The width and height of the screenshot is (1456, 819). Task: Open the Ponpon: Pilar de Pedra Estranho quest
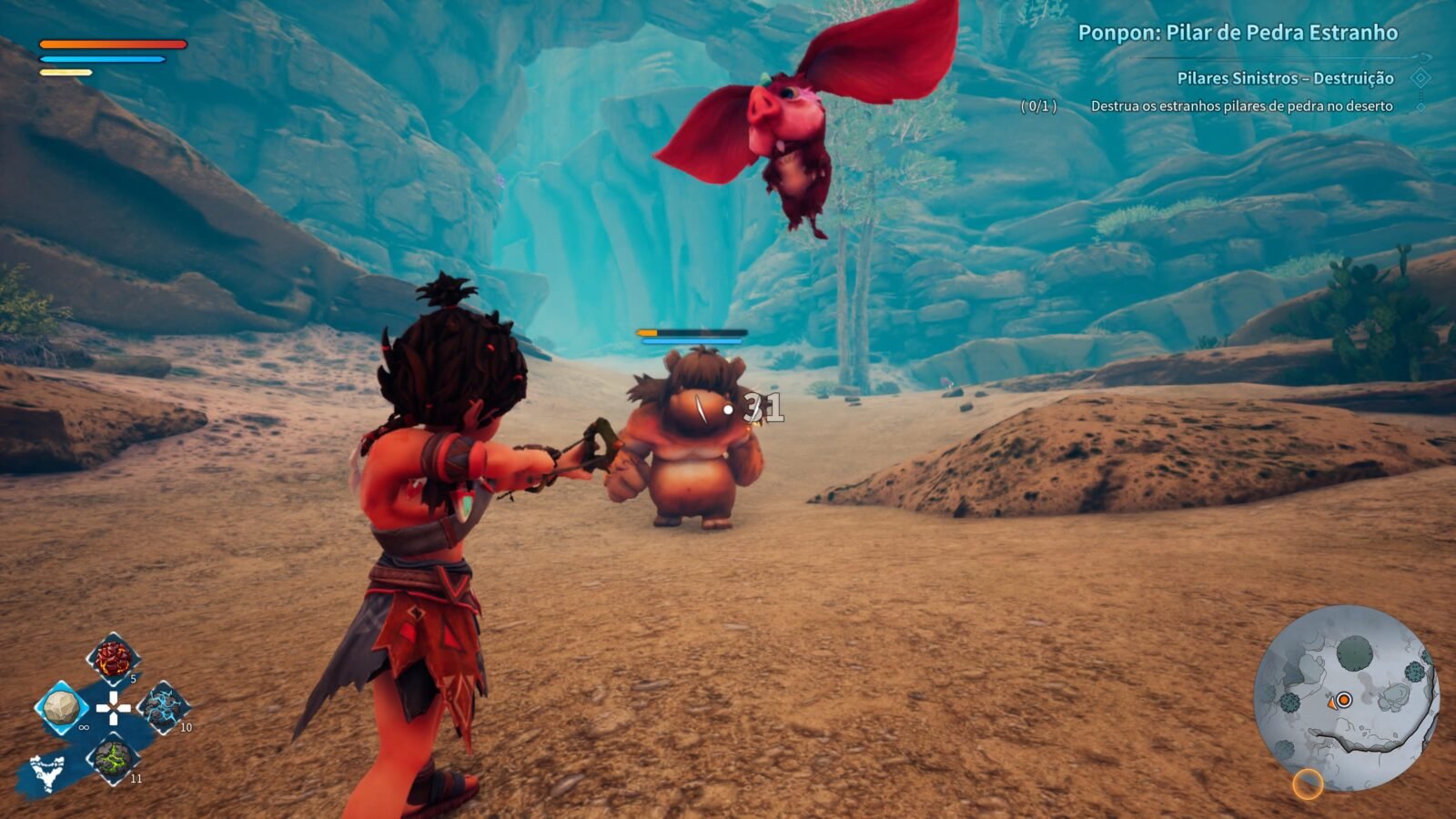pyautogui.click(x=1237, y=33)
